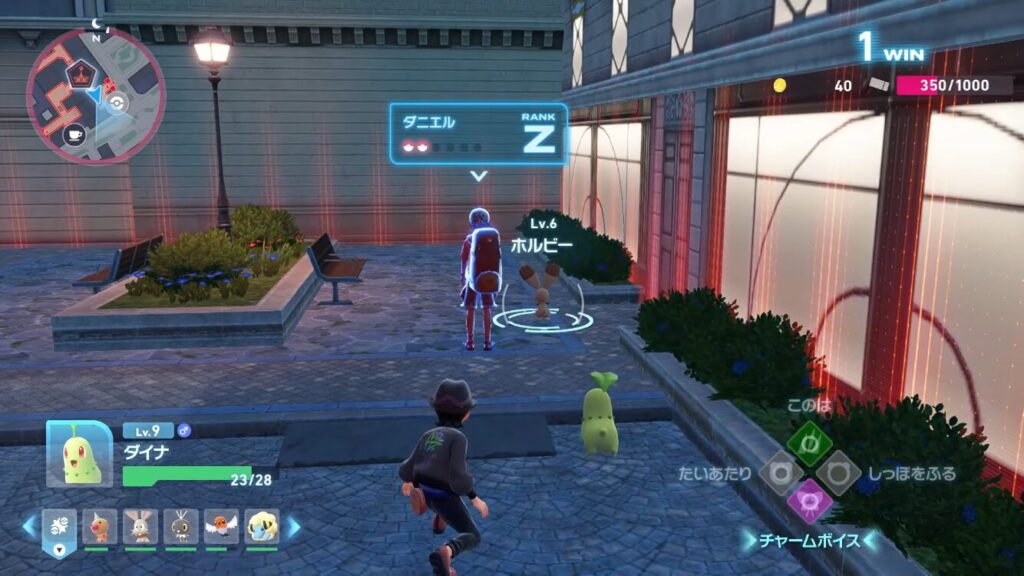This screenshot has width=1024, height=576.
Task: Select the active Chikorita portrait
Action: point(79,454)
